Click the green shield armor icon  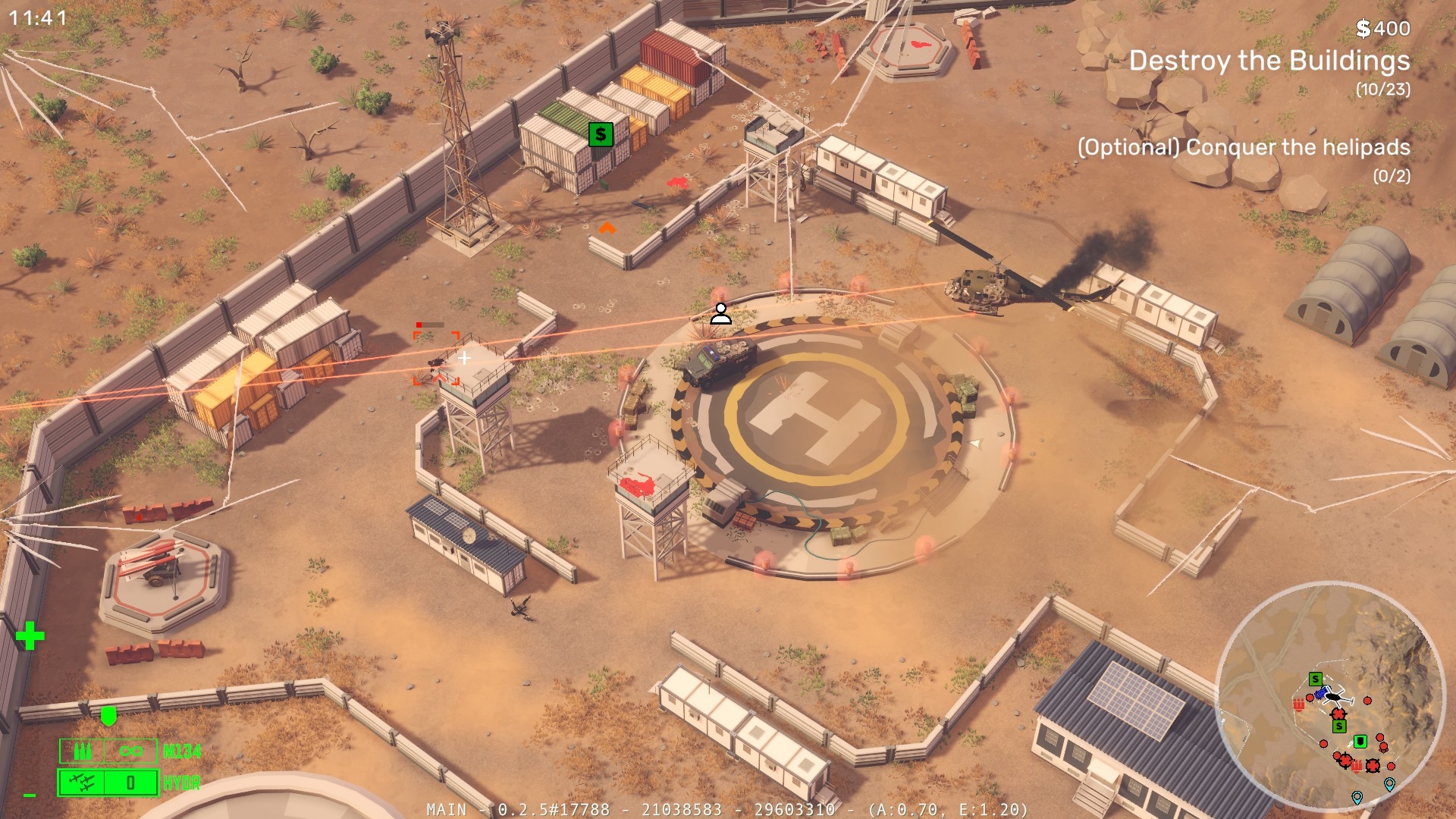click(108, 715)
